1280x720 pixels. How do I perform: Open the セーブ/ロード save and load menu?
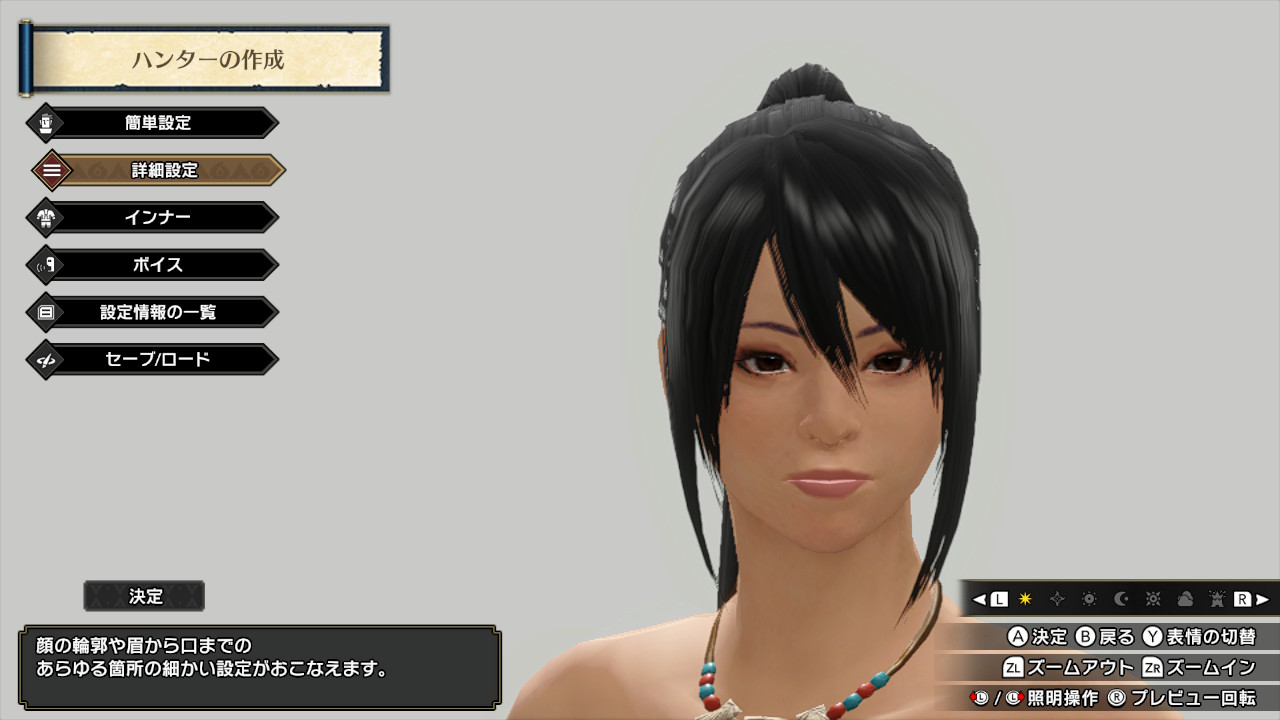[x=158, y=359]
